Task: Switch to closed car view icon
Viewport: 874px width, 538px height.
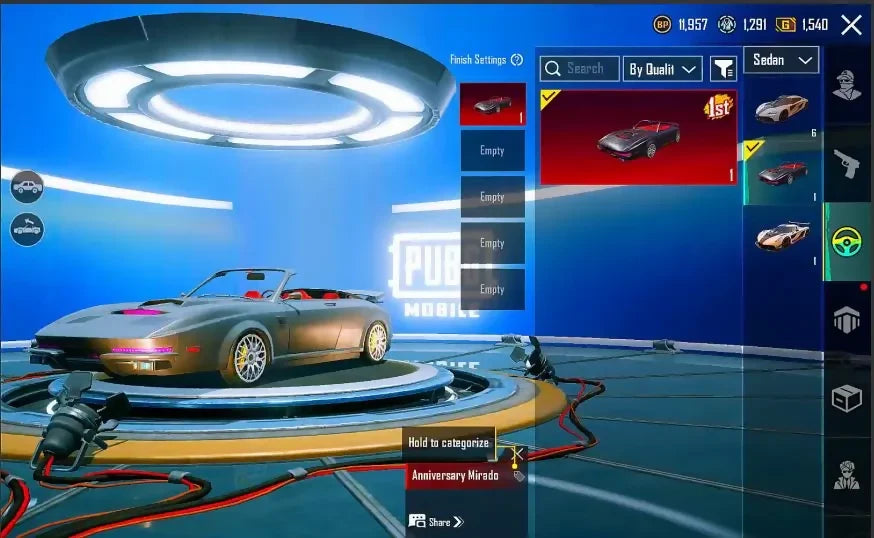Action: tap(27, 185)
